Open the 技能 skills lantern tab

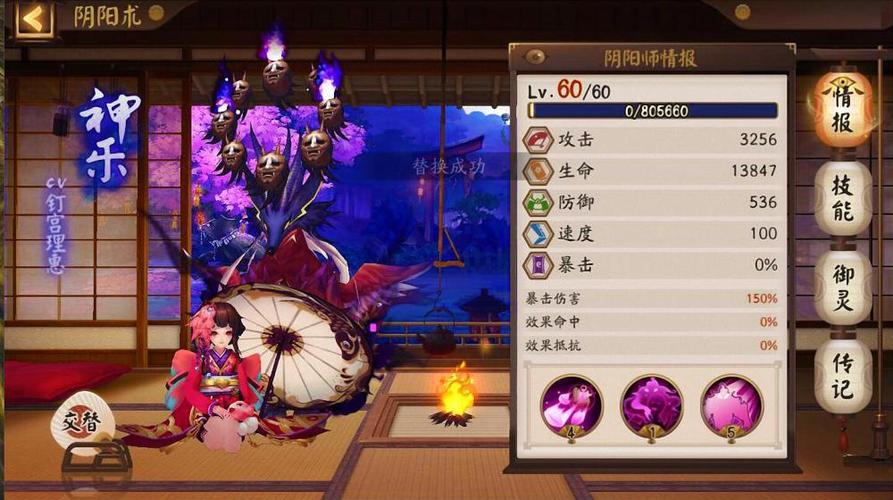(x=842, y=198)
